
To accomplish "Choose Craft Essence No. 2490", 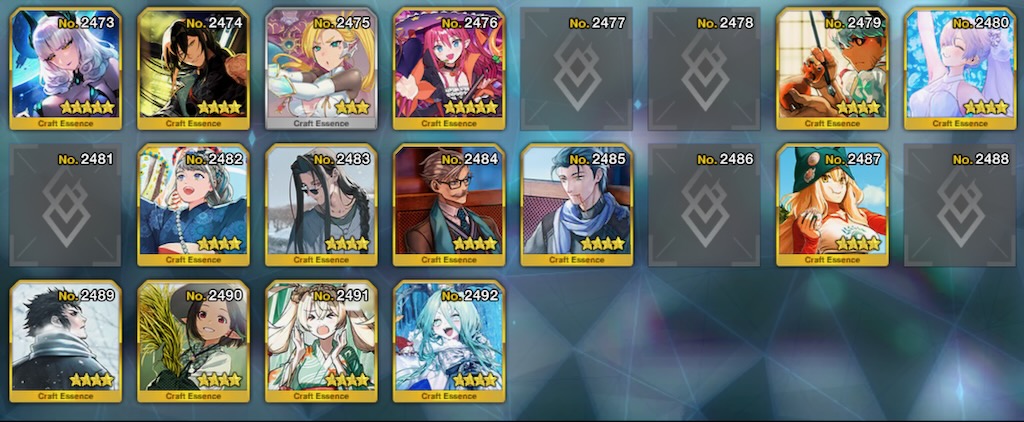I will [x=194, y=341].
